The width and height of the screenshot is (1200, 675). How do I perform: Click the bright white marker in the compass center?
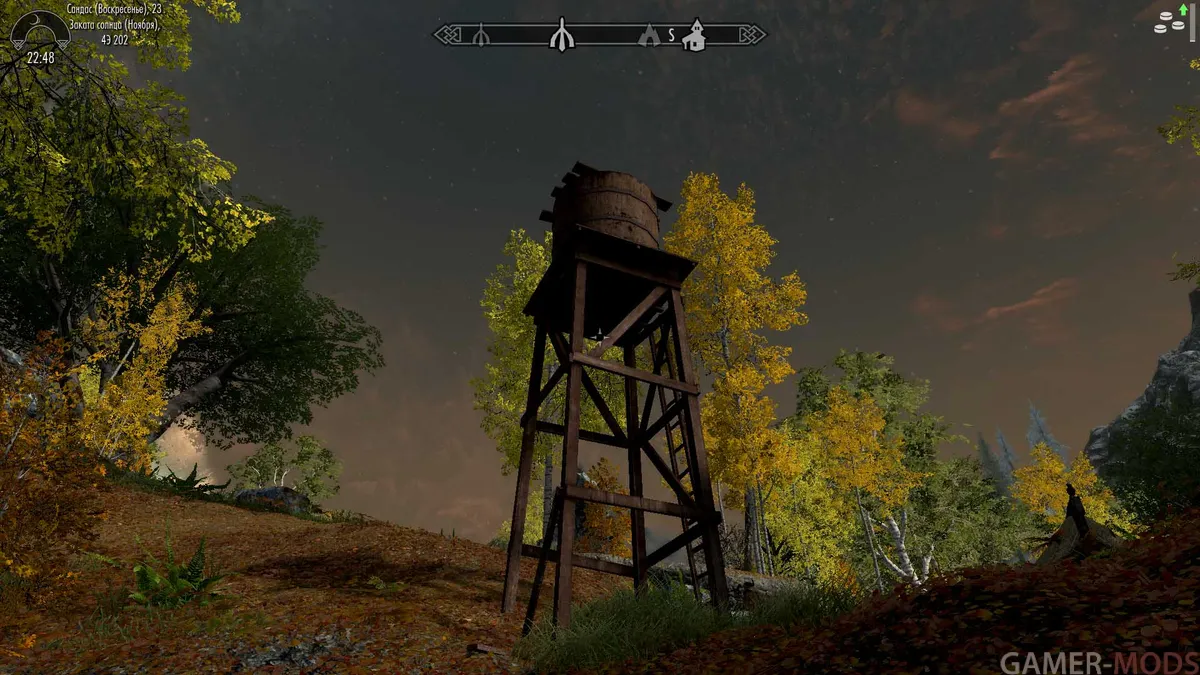pyautogui.click(x=562, y=34)
